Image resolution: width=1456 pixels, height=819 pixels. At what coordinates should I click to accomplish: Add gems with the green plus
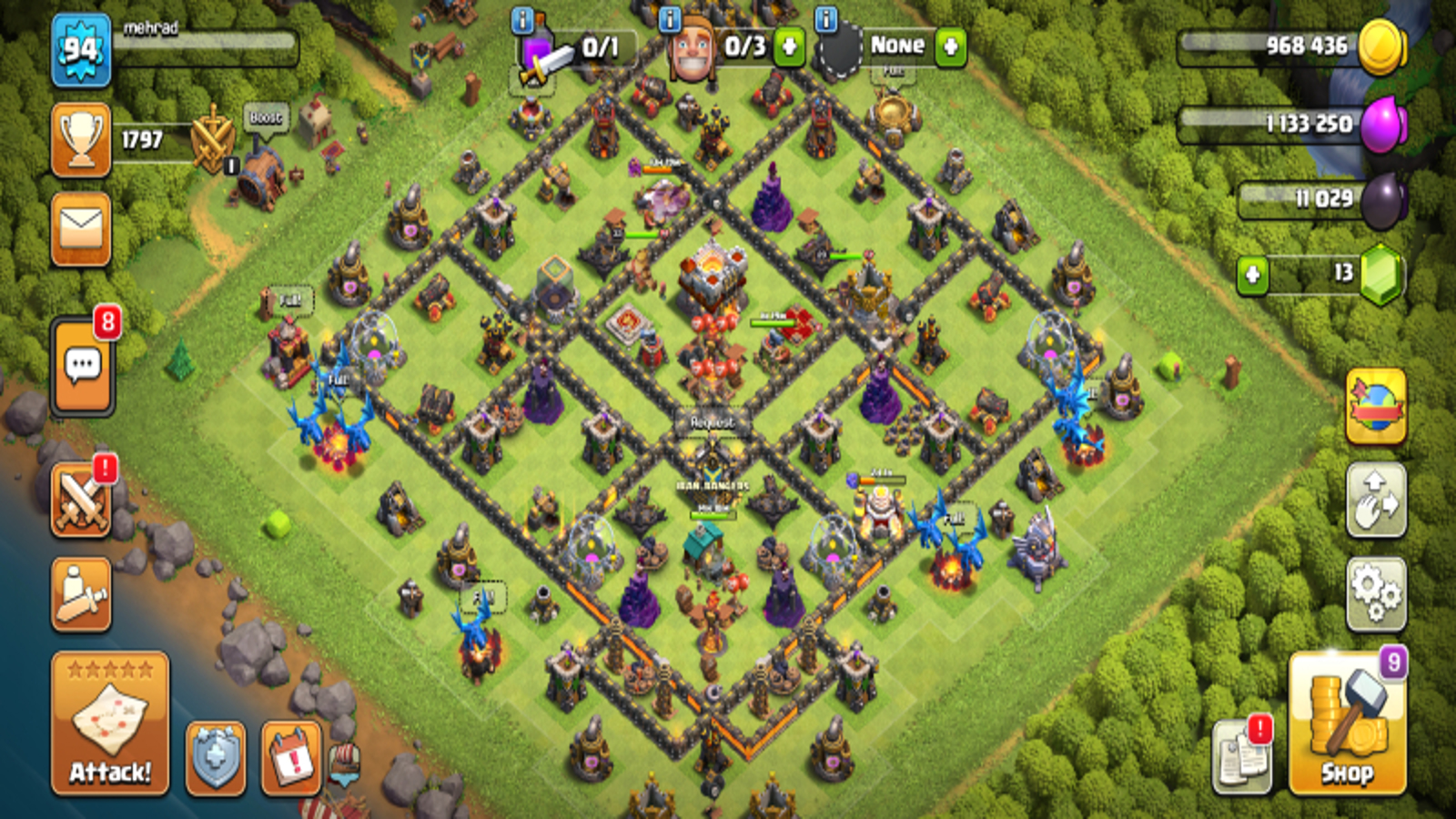click(1252, 274)
